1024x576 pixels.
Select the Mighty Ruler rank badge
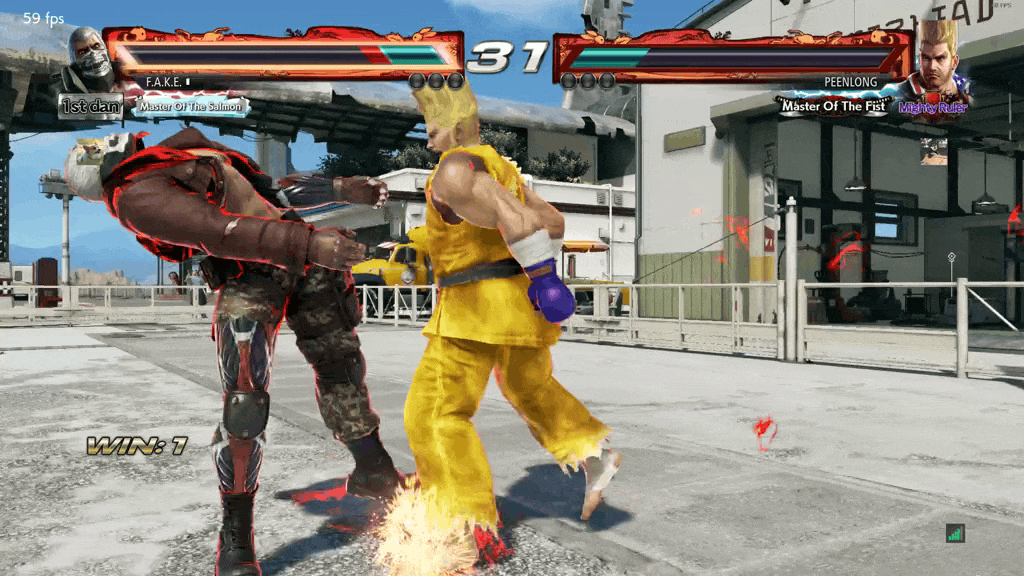tap(932, 107)
